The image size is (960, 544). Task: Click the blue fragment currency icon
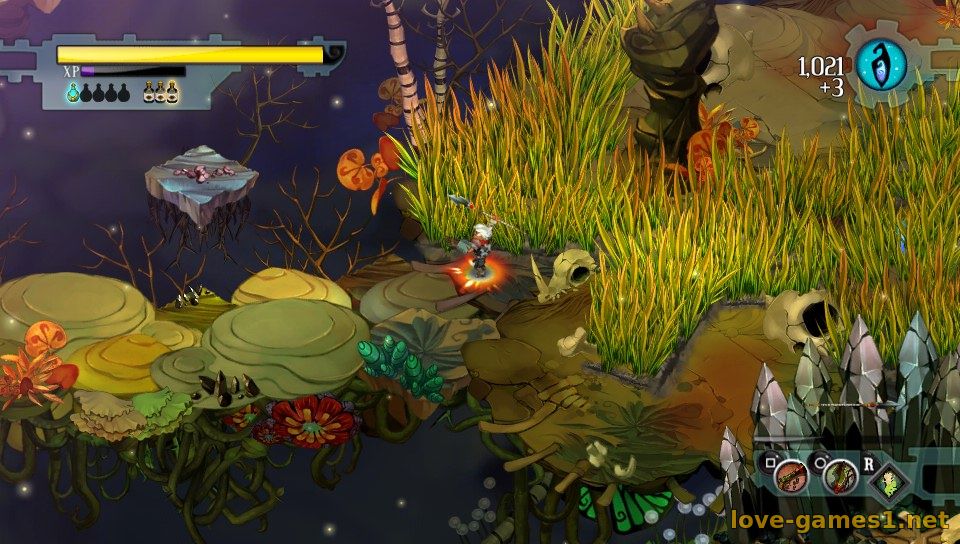coord(881,64)
